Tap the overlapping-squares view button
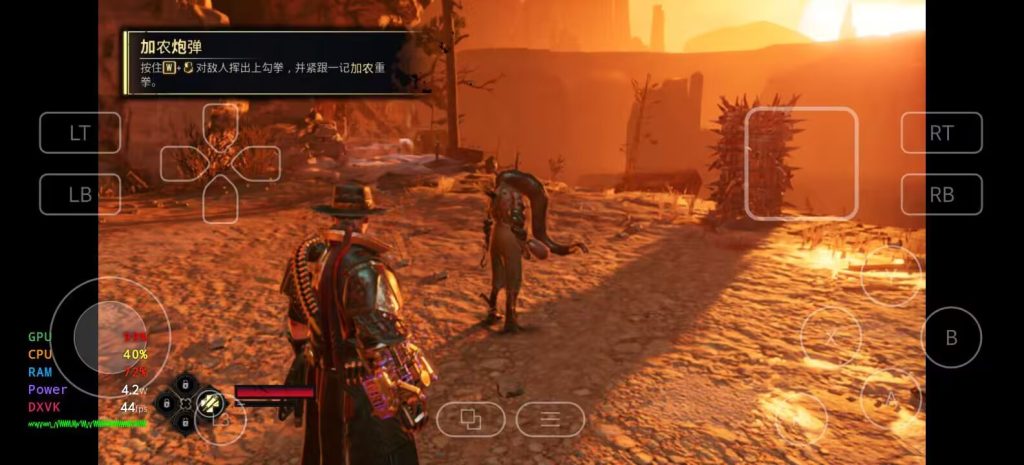This screenshot has height=465, width=1024. 470,419
